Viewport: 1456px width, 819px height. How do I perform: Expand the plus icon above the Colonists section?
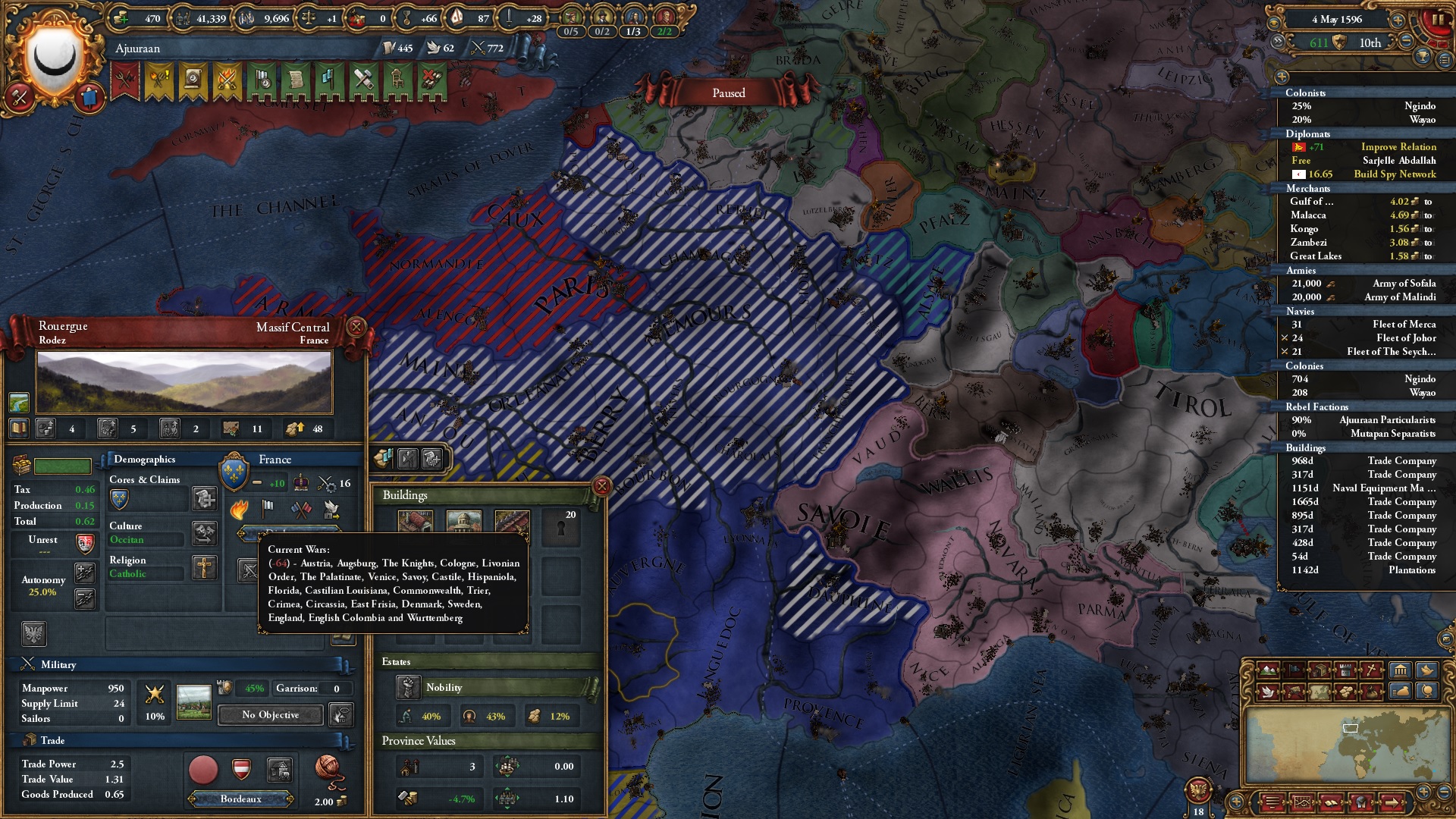(x=1282, y=76)
